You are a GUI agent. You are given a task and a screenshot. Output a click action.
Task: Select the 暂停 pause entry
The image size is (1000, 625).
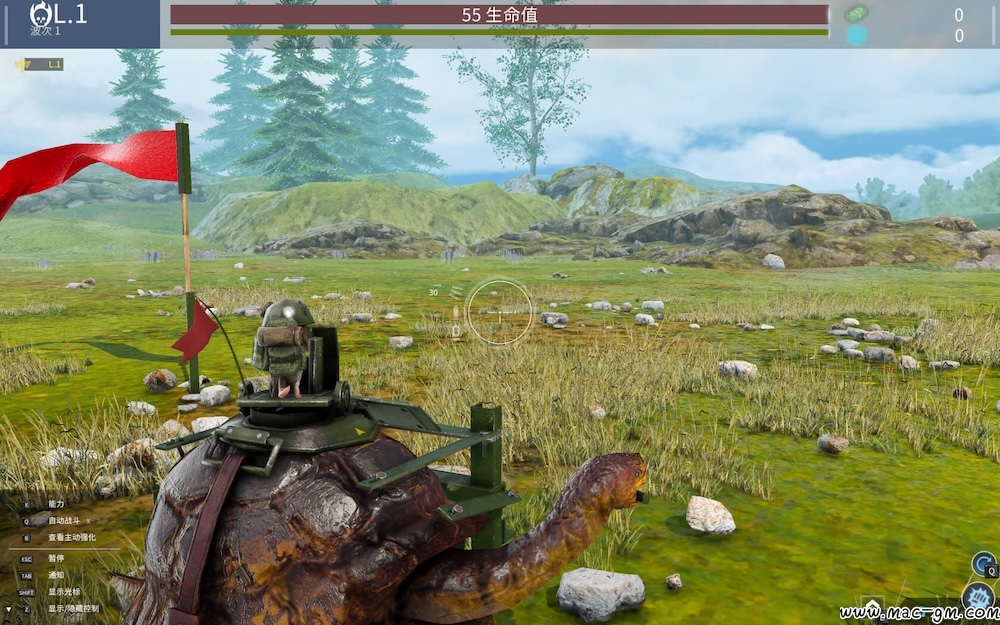55,559
